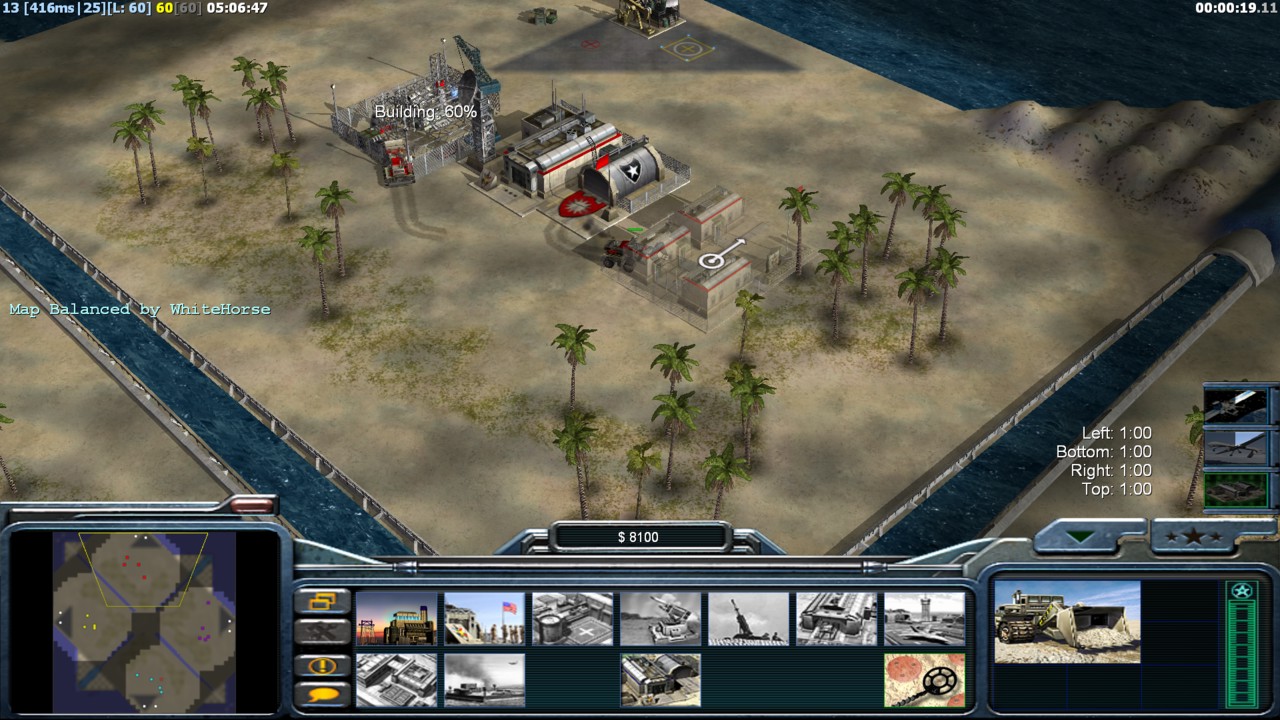Construct the War Factory
The height and width of the screenshot is (720, 1280).
click(837, 618)
